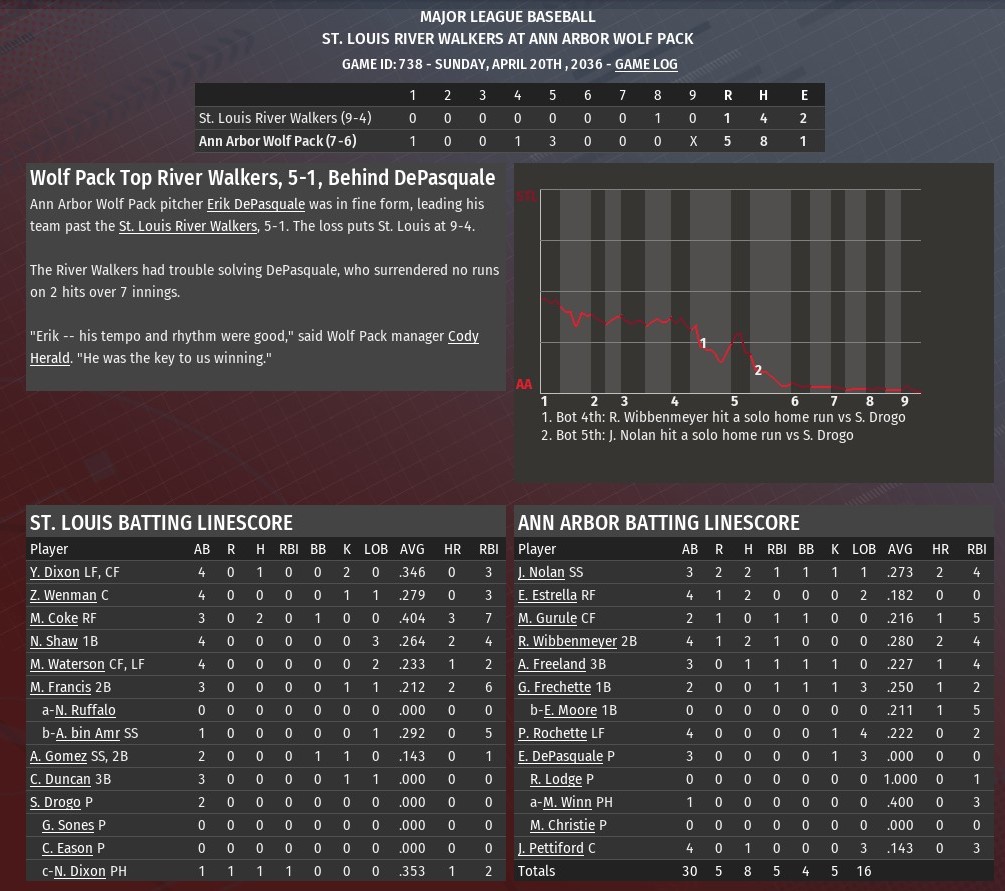Click R. Wibbenmeyer's name link
The image size is (1005, 891).
(567, 641)
